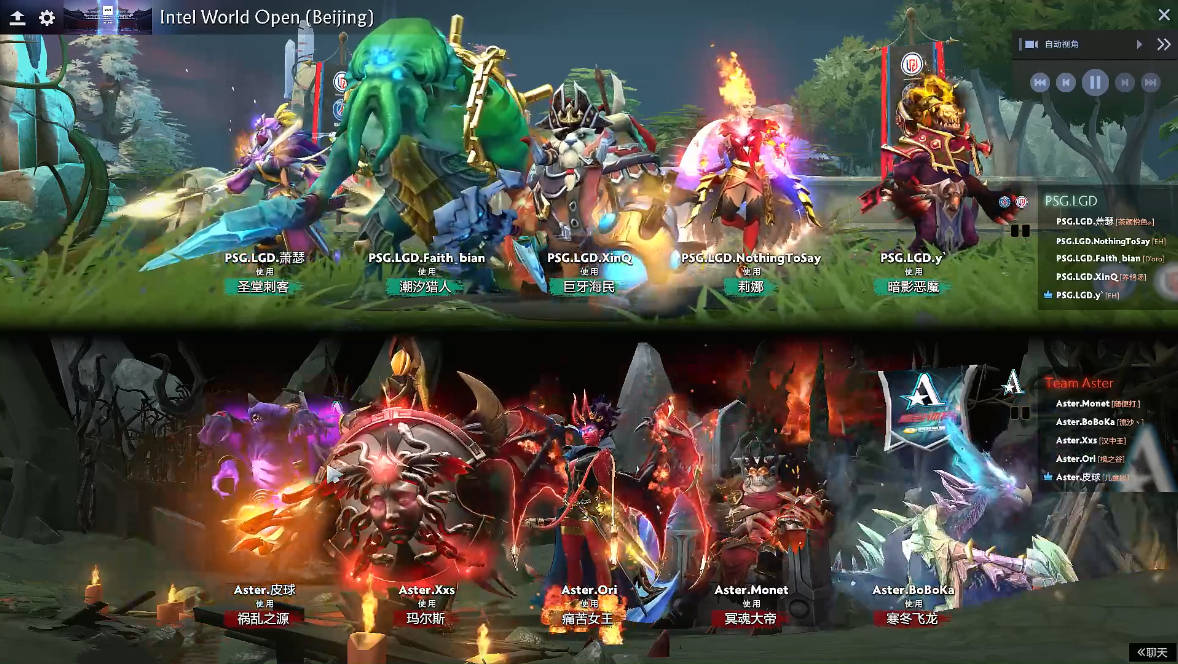Click the upload arrow icon

(x=17, y=18)
